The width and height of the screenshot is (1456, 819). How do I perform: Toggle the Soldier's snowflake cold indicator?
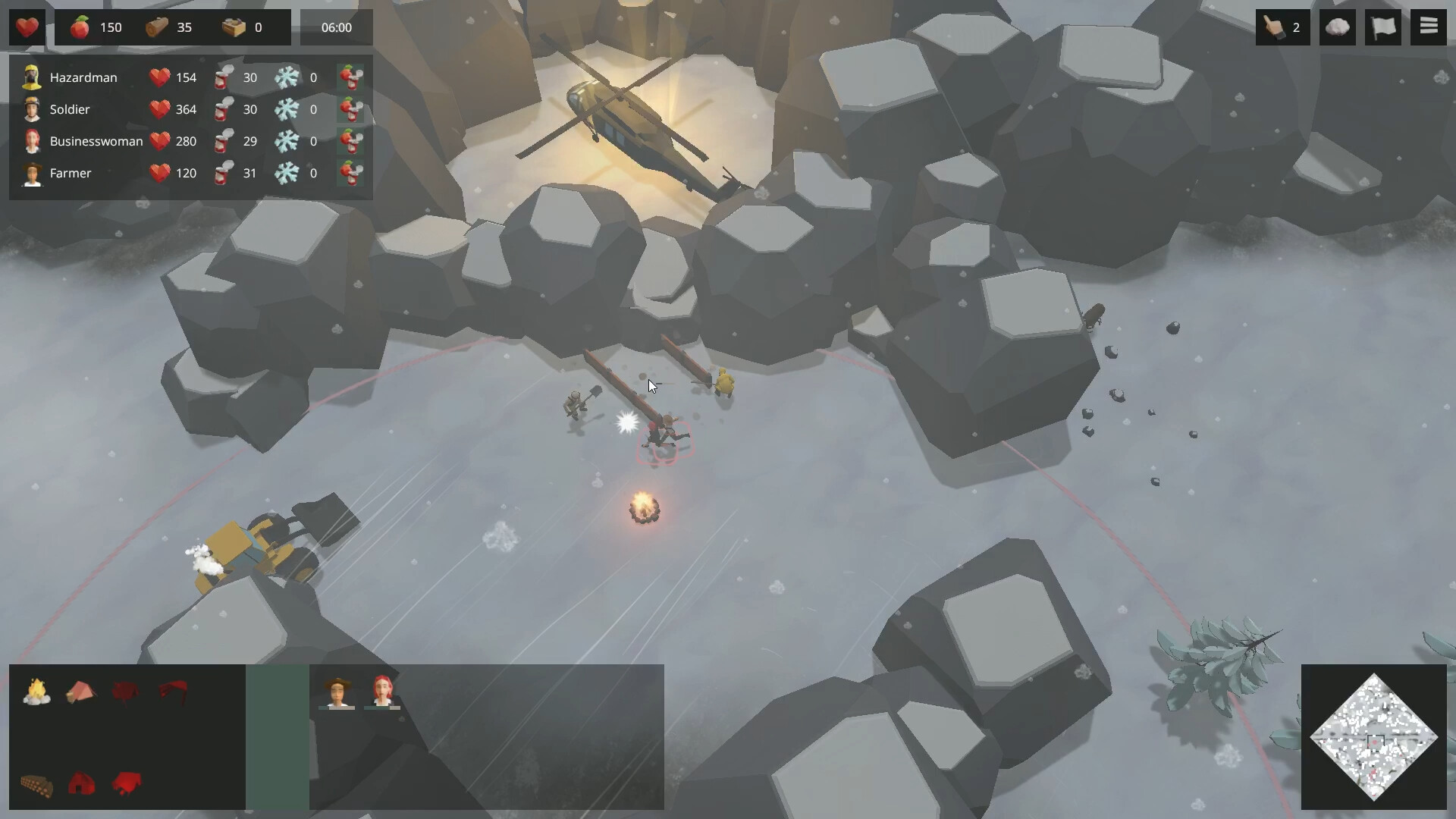click(287, 109)
